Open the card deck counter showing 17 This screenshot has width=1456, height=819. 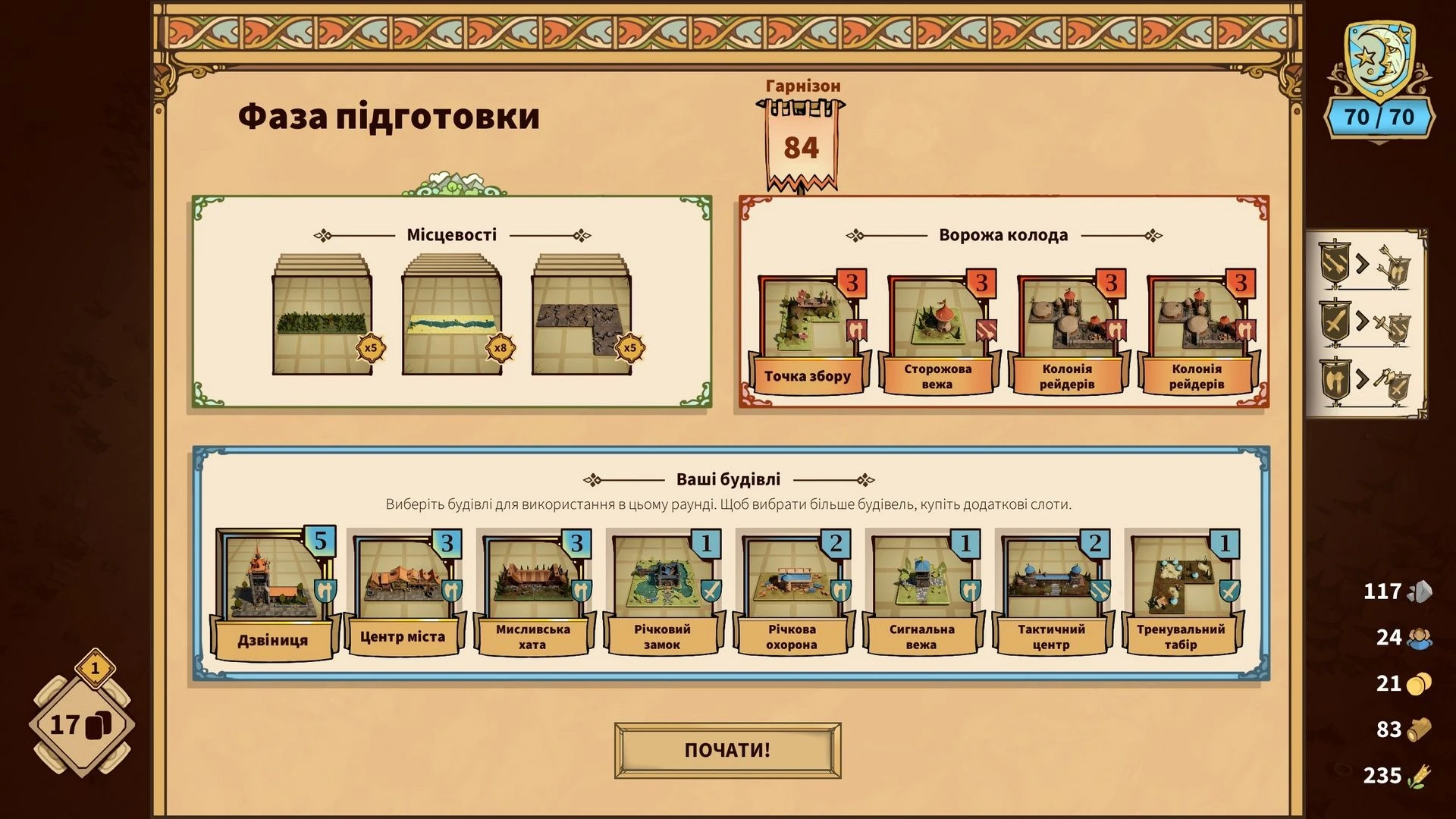click(81, 725)
